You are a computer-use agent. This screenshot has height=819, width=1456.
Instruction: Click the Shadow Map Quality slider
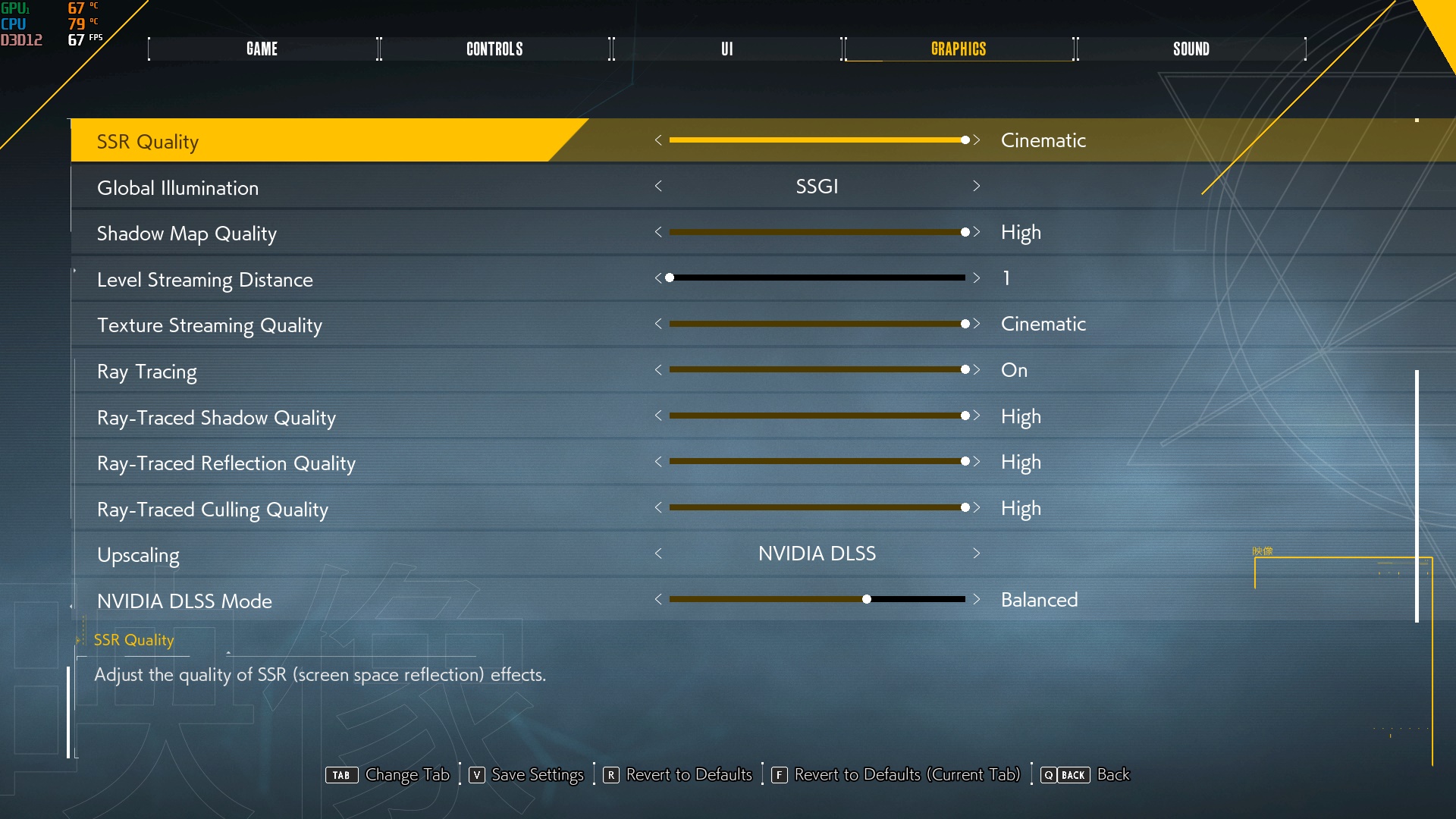click(x=817, y=233)
